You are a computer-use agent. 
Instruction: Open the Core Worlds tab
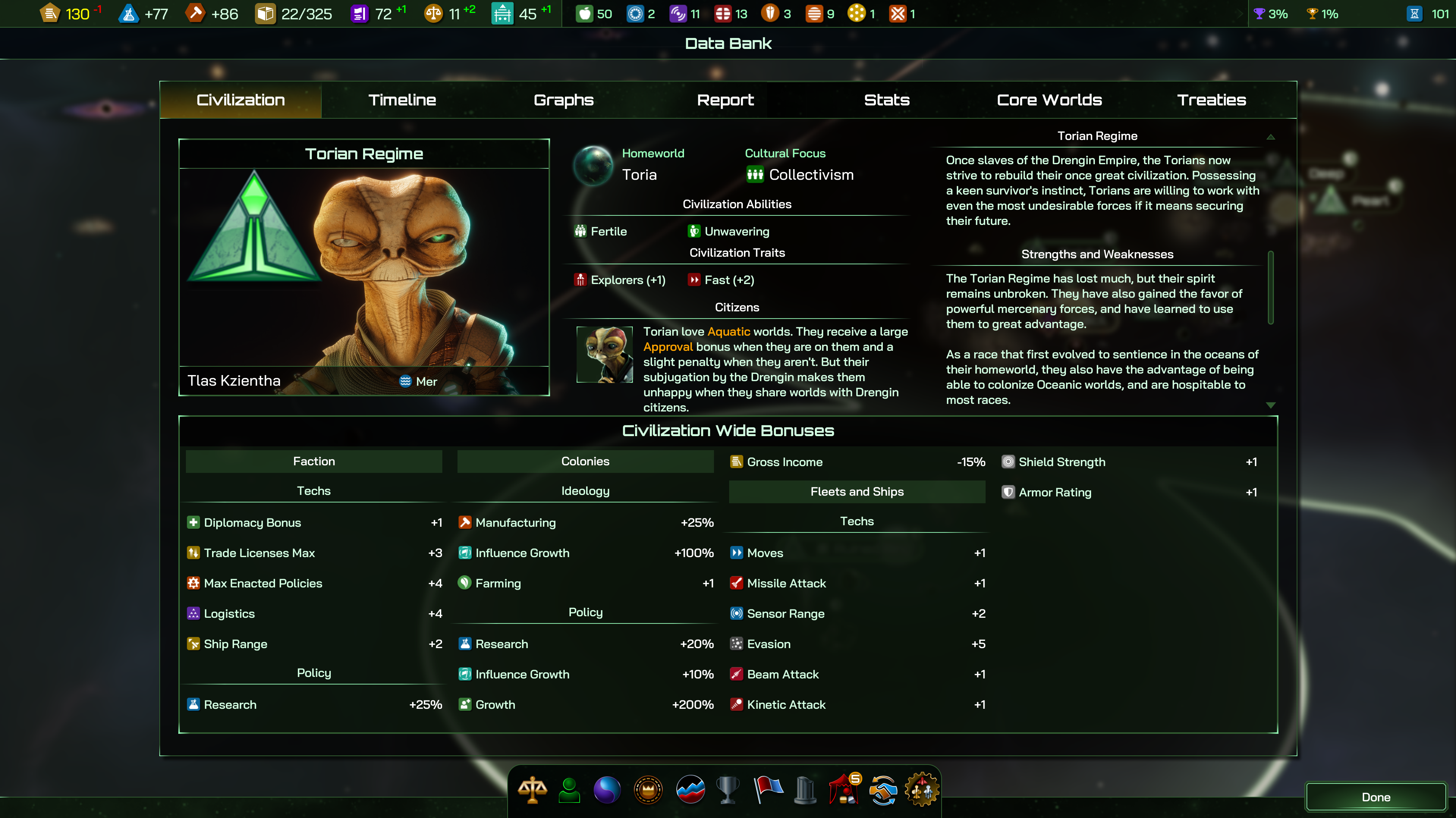tap(1049, 100)
